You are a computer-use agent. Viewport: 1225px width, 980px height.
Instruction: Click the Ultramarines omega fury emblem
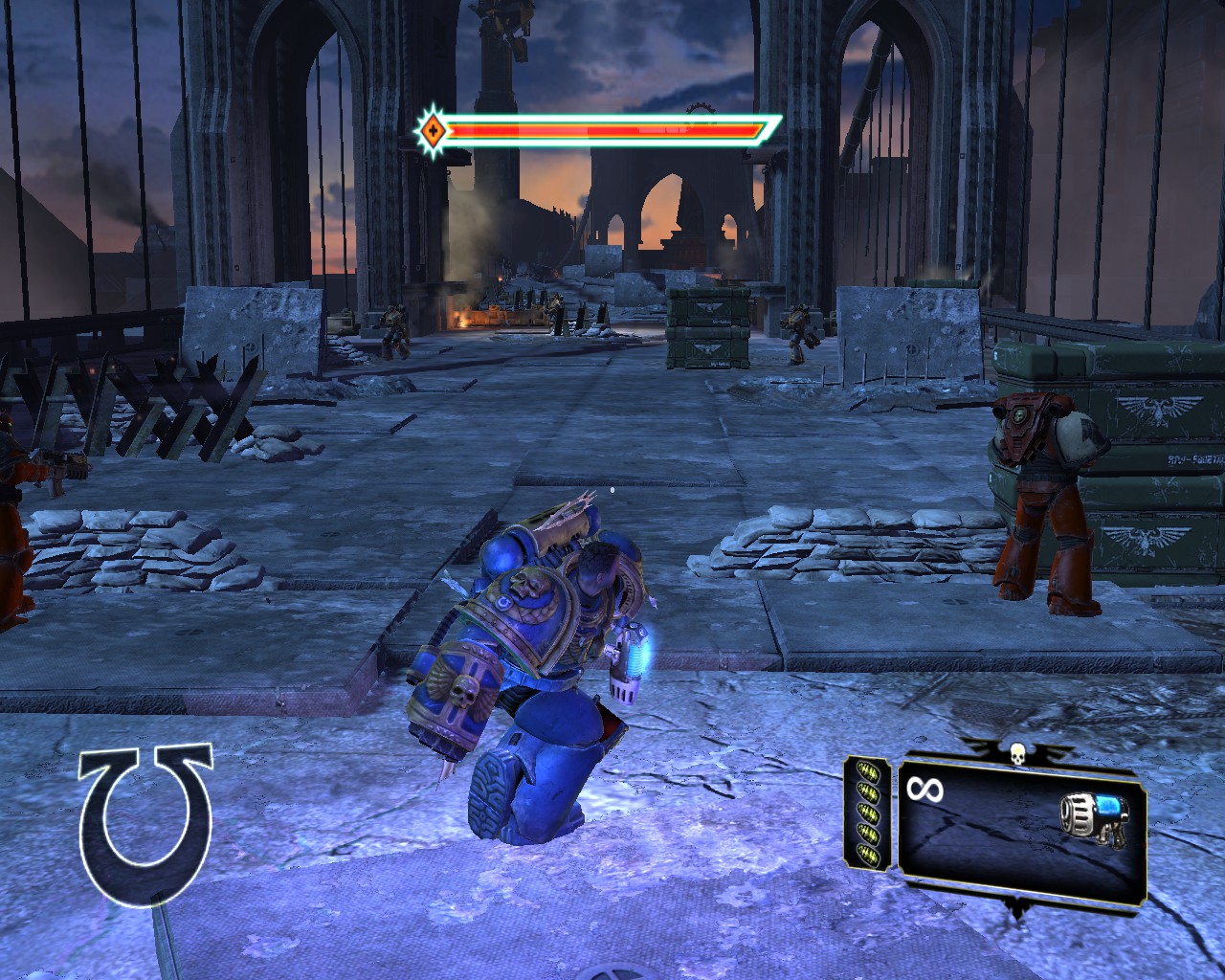(x=146, y=822)
